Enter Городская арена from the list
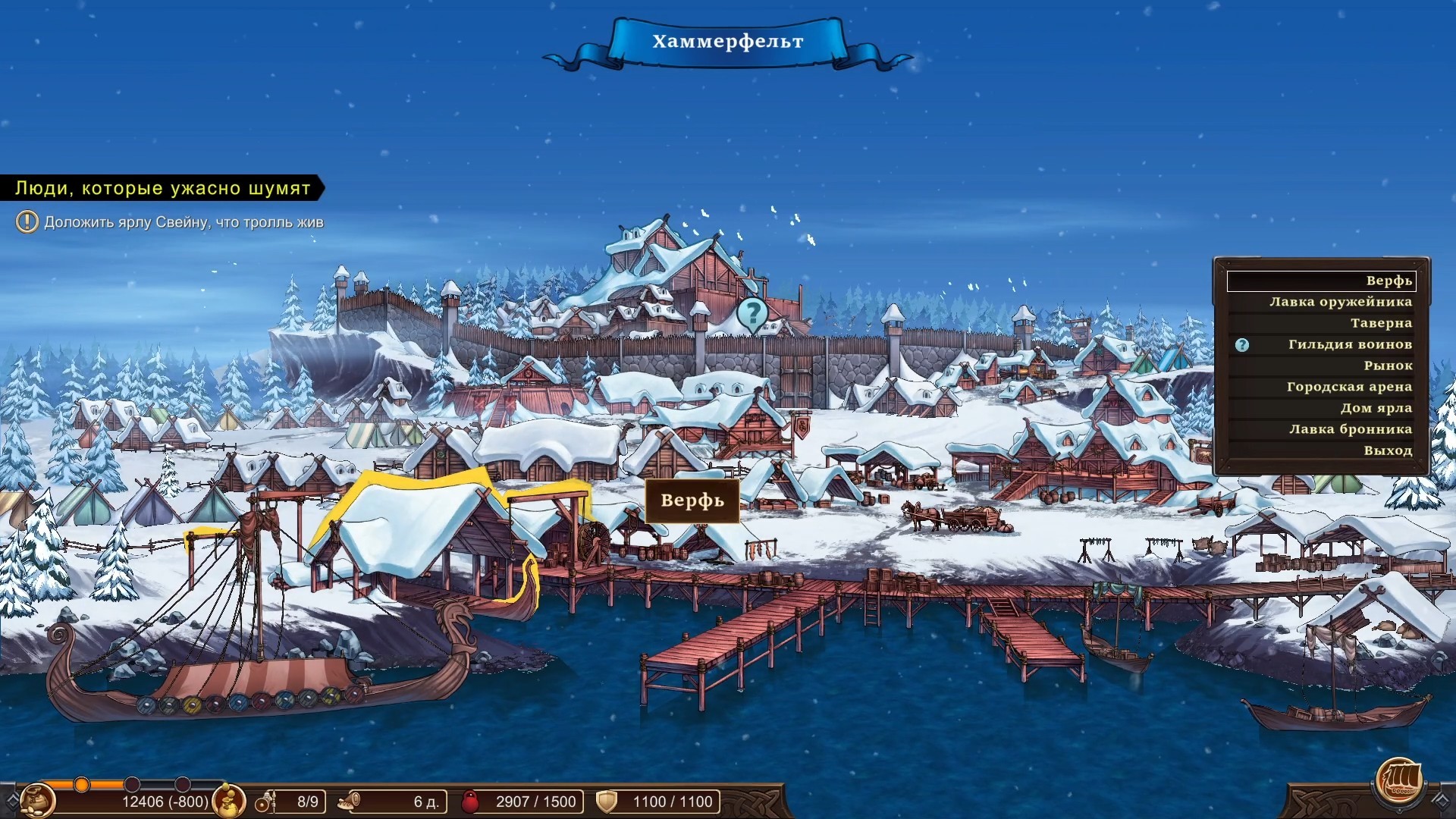Screen dimensions: 1456x819 pyautogui.click(x=1348, y=387)
